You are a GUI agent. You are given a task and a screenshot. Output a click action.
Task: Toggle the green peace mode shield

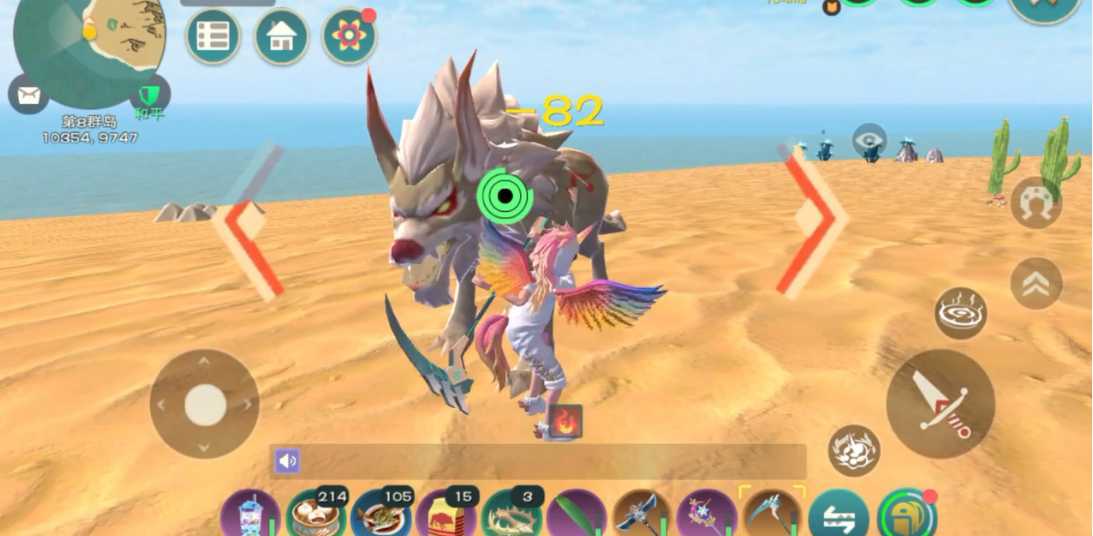click(150, 95)
